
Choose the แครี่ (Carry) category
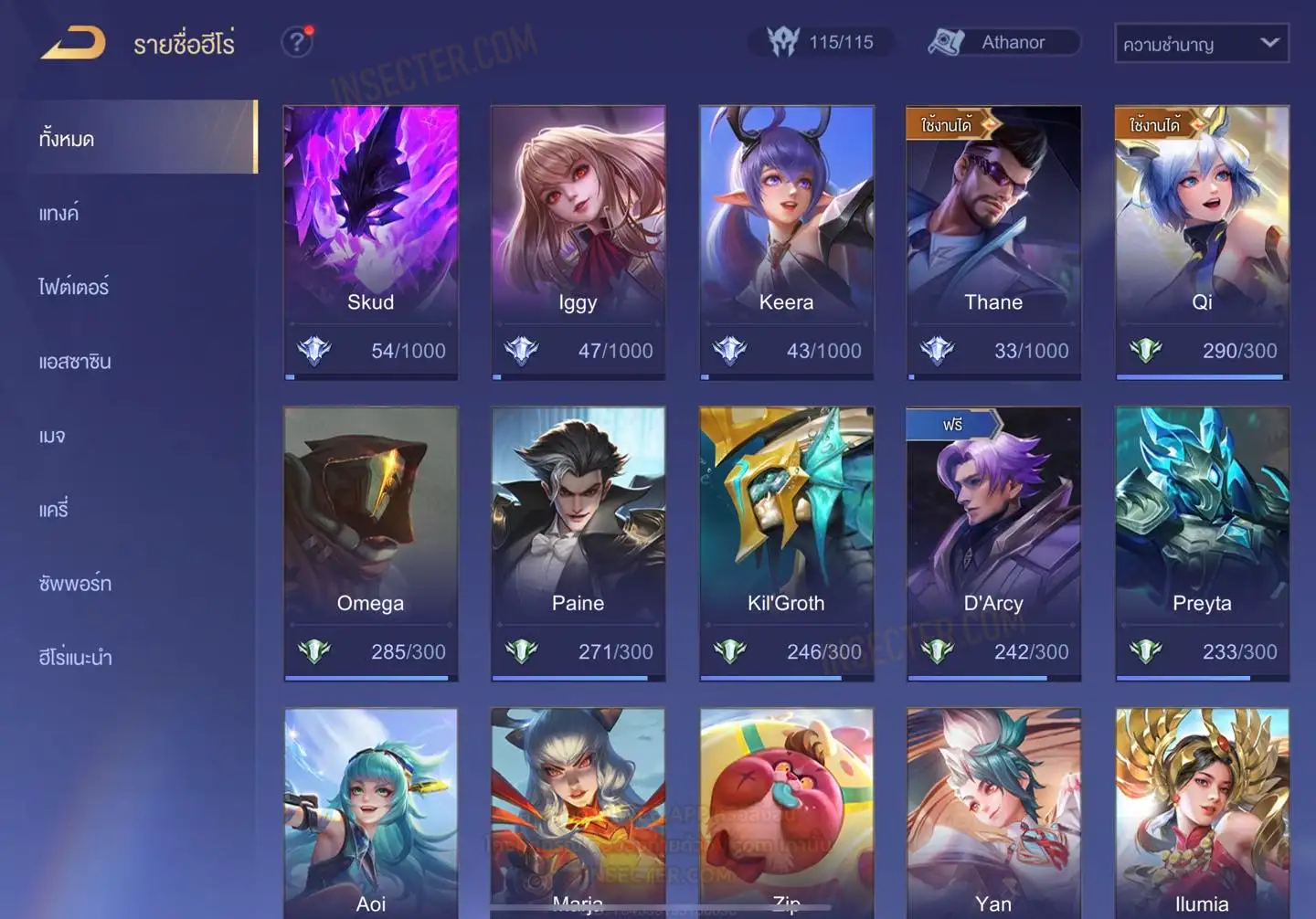point(54,510)
